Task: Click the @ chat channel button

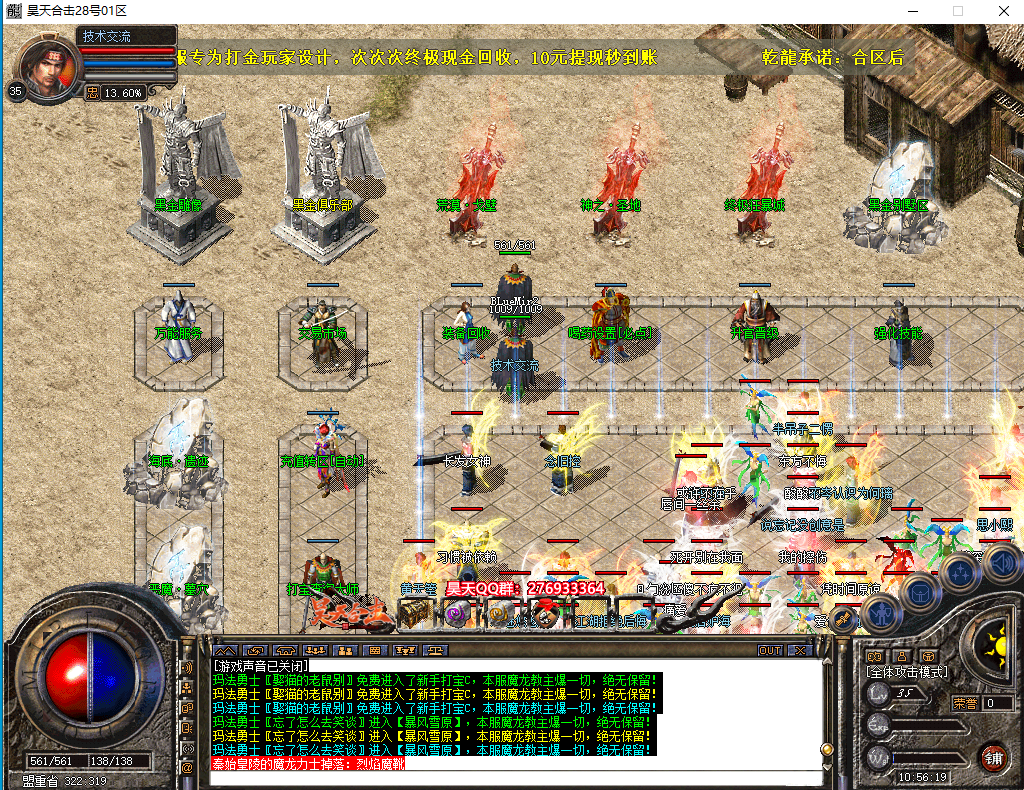Action: [187, 767]
